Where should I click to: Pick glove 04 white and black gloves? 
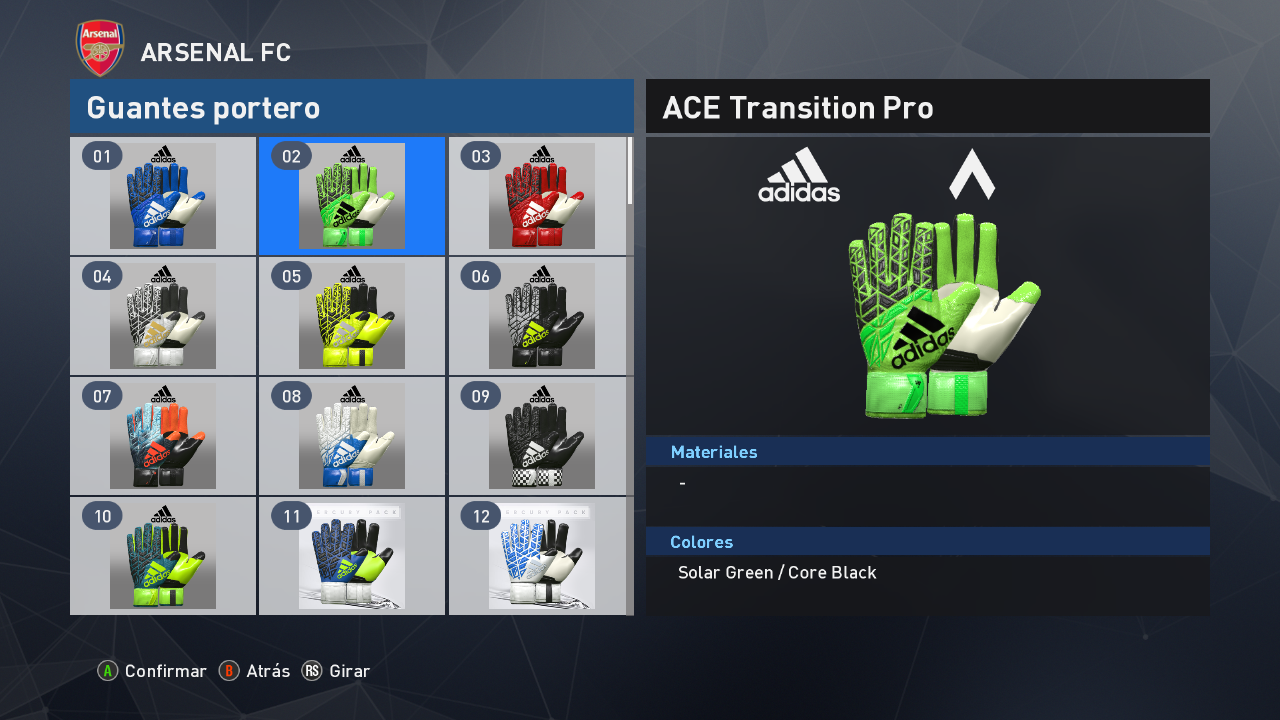(163, 316)
